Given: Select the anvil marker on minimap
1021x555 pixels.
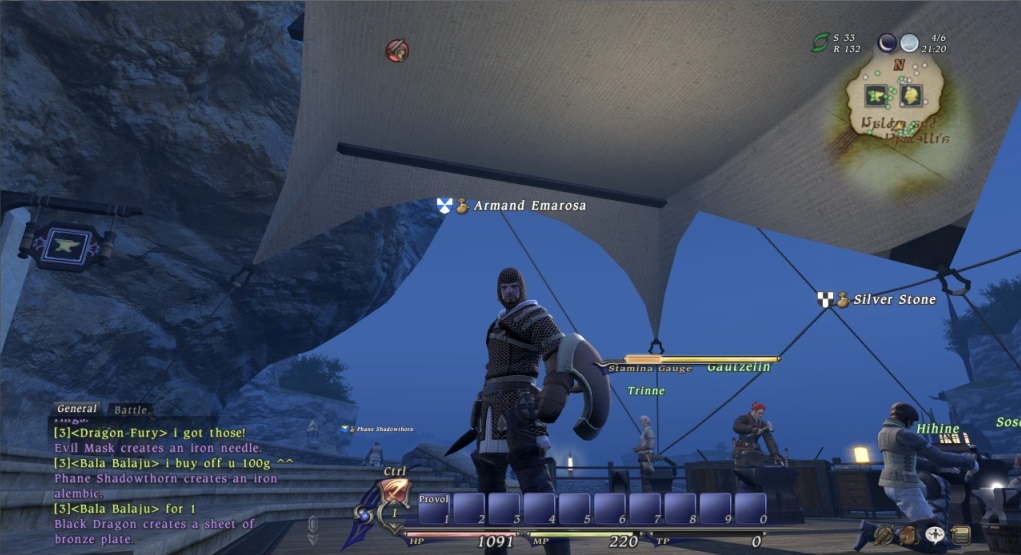Looking at the screenshot, I should tap(877, 95).
